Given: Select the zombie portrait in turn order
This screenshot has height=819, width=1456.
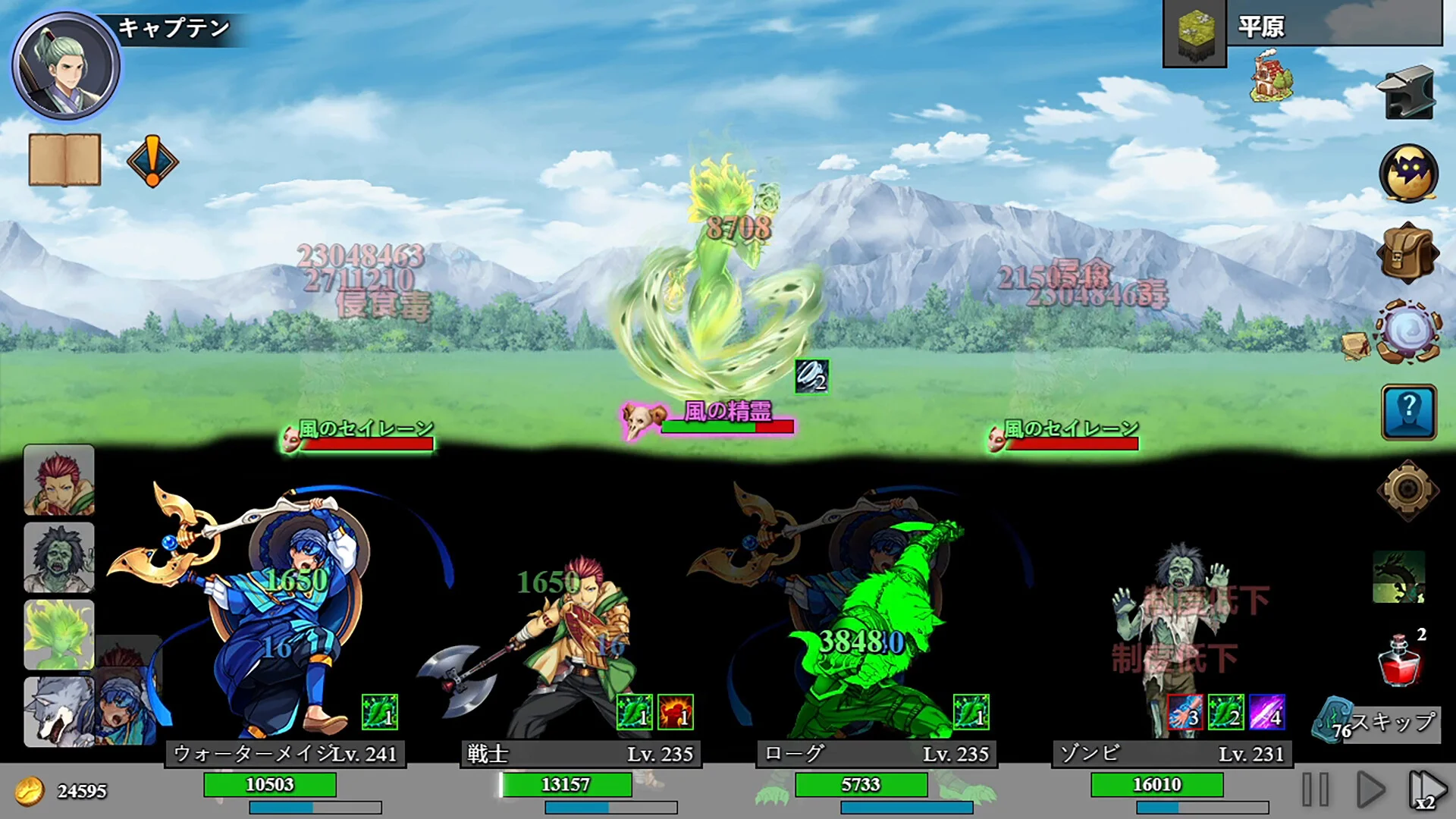Looking at the screenshot, I should 59,557.
